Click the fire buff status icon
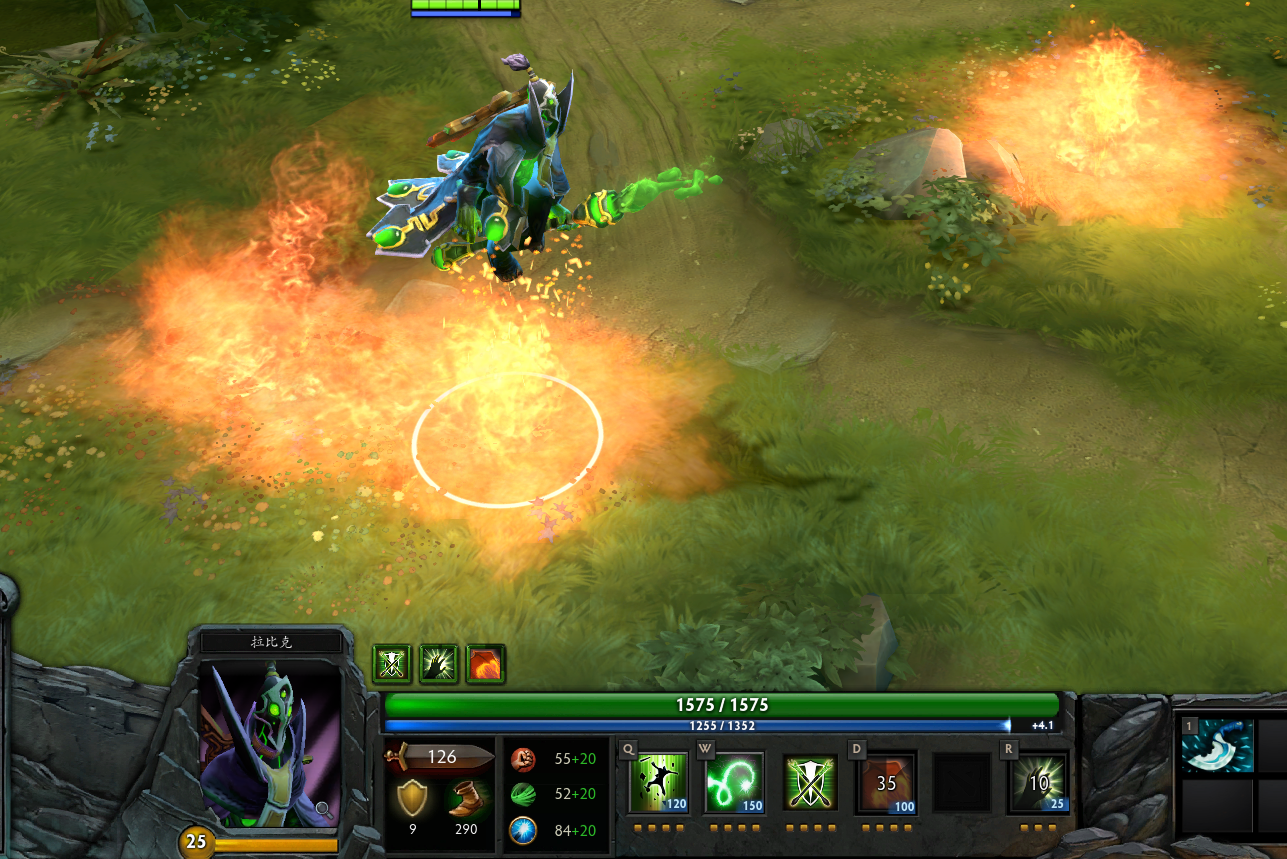 [x=486, y=663]
